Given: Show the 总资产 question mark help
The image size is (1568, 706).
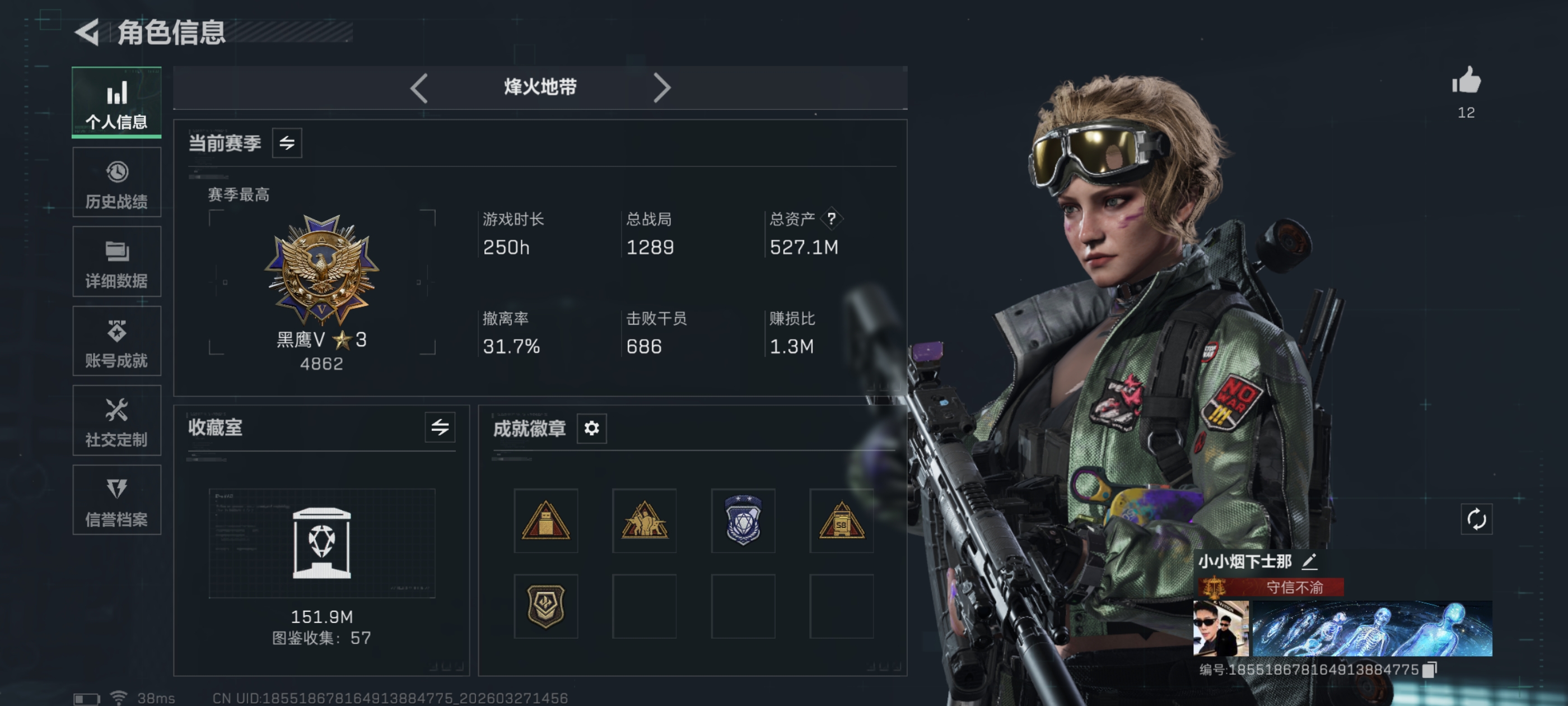Looking at the screenshot, I should pos(831,219).
